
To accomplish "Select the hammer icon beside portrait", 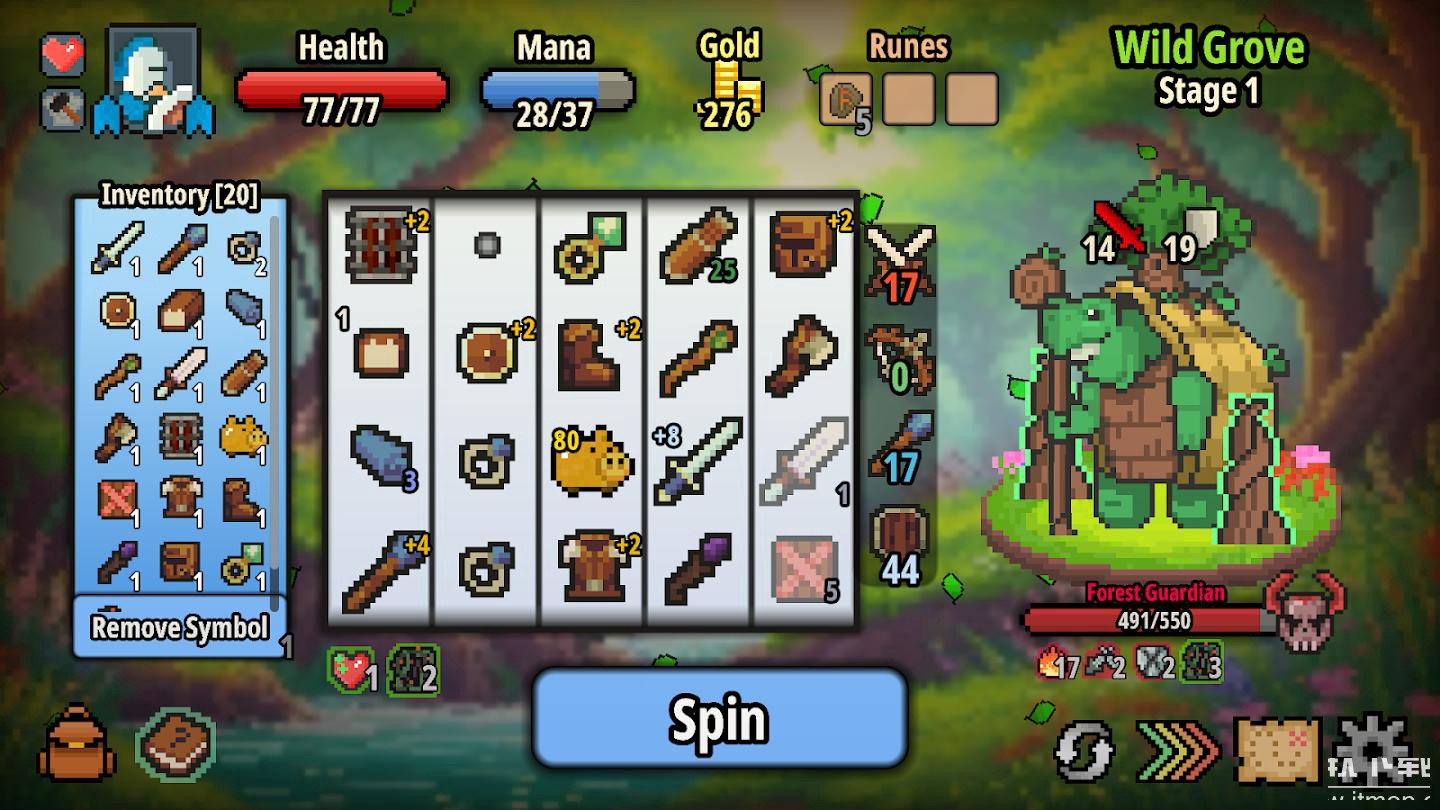I will tap(63, 109).
